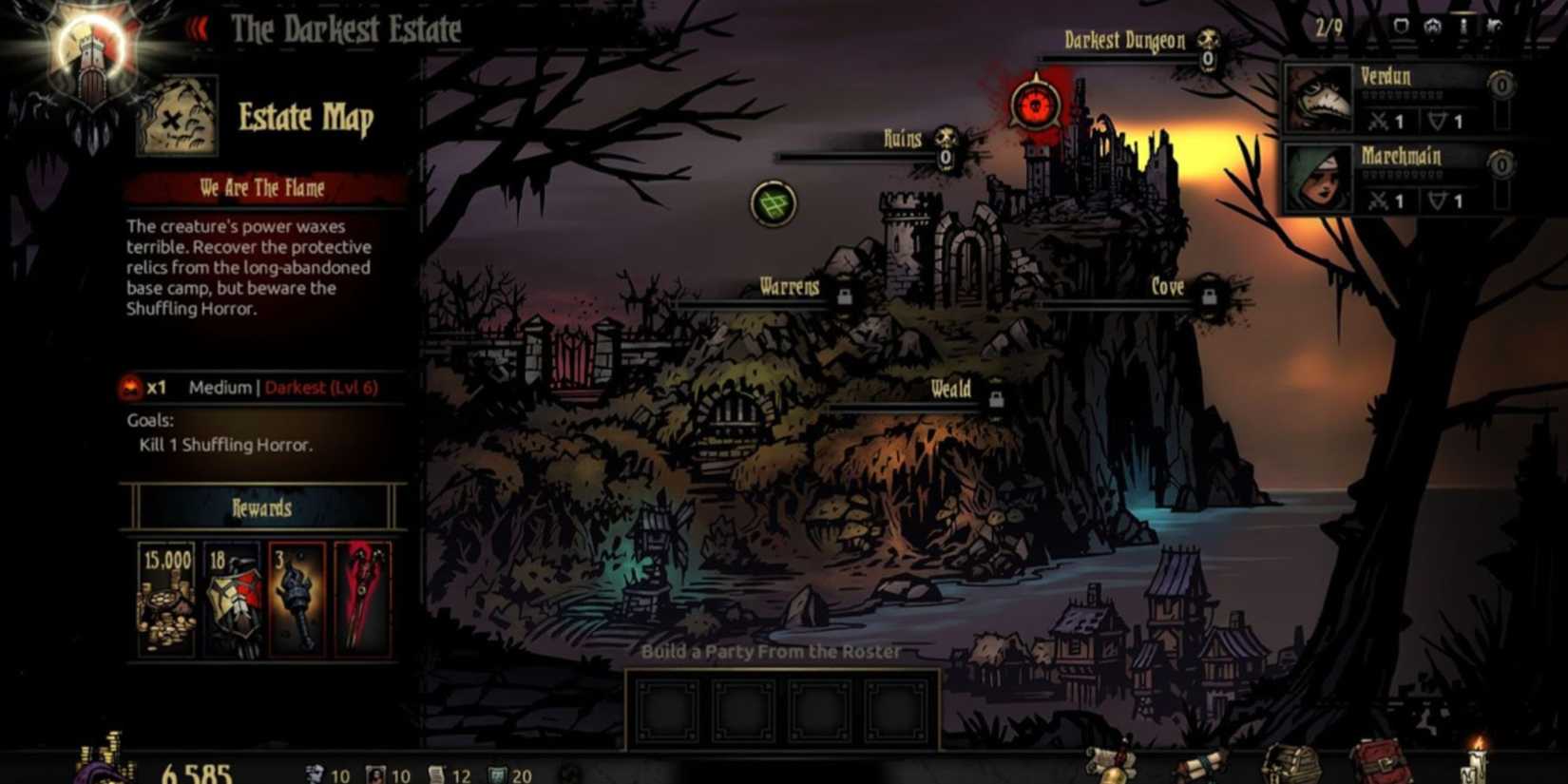Select the Warrens region label

(x=789, y=287)
